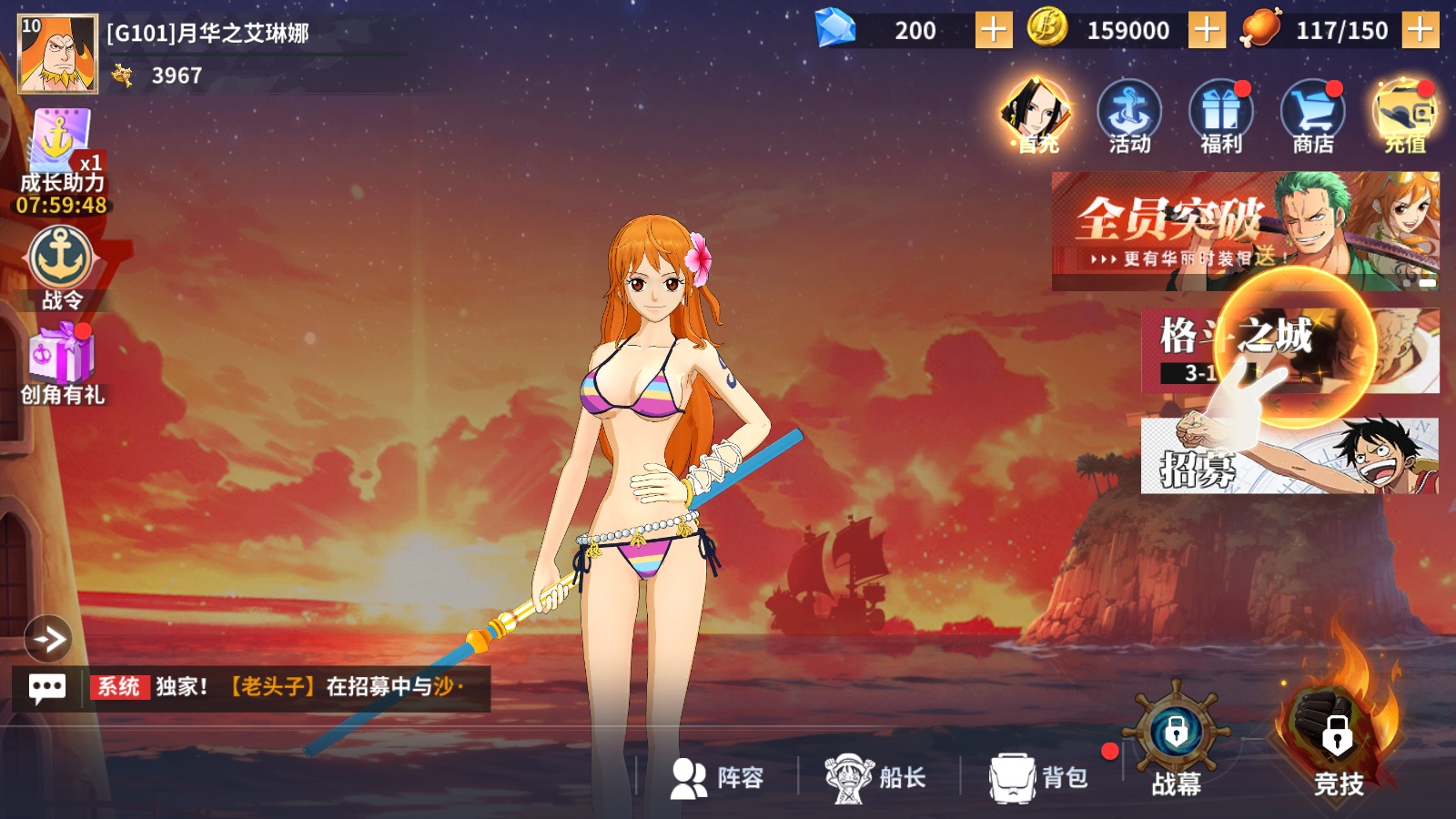The height and width of the screenshot is (819, 1456).
Task: Open the 阵容 lineup menu
Action: coord(717,778)
